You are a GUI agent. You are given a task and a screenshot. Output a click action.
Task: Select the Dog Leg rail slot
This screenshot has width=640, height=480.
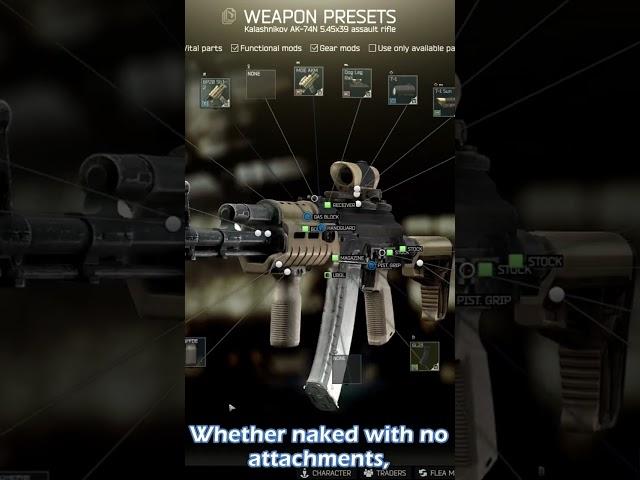pyautogui.click(x=357, y=84)
